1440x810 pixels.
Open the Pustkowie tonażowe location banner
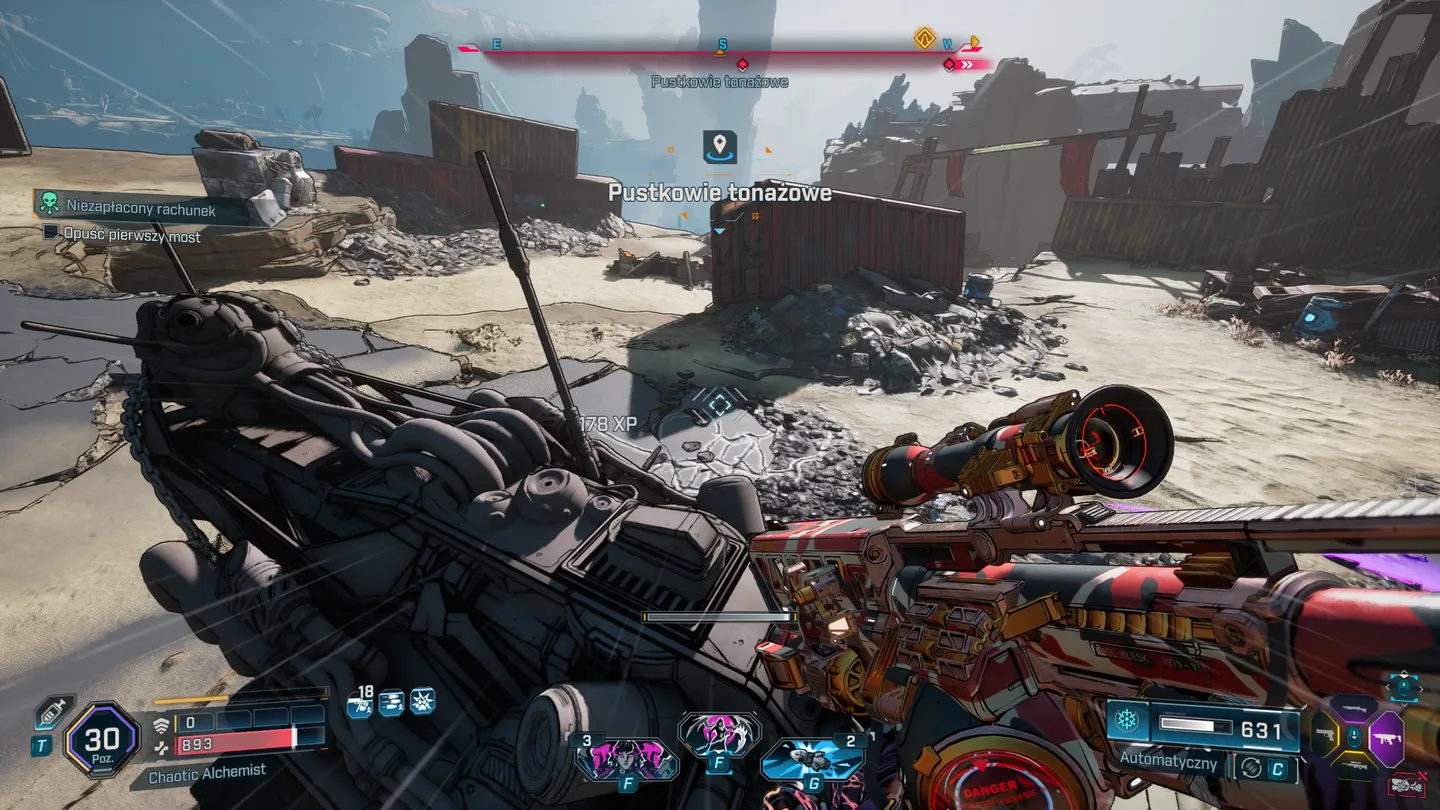pyautogui.click(x=722, y=192)
